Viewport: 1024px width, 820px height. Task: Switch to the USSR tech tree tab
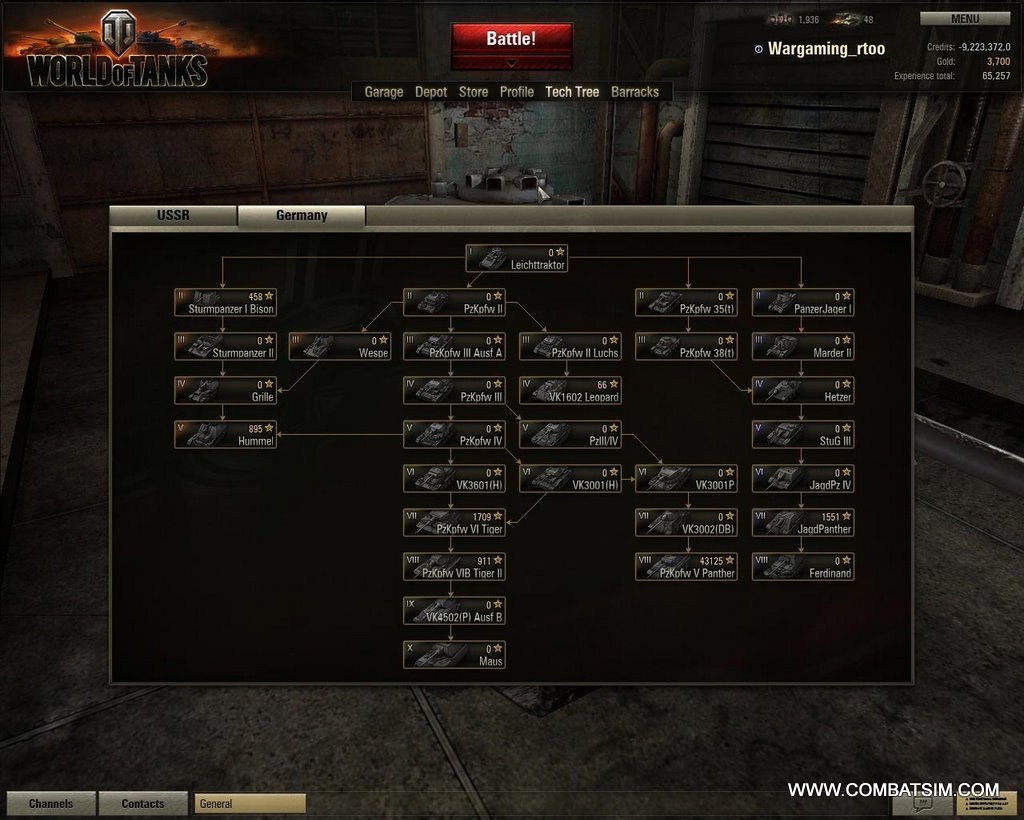tap(173, 215)
